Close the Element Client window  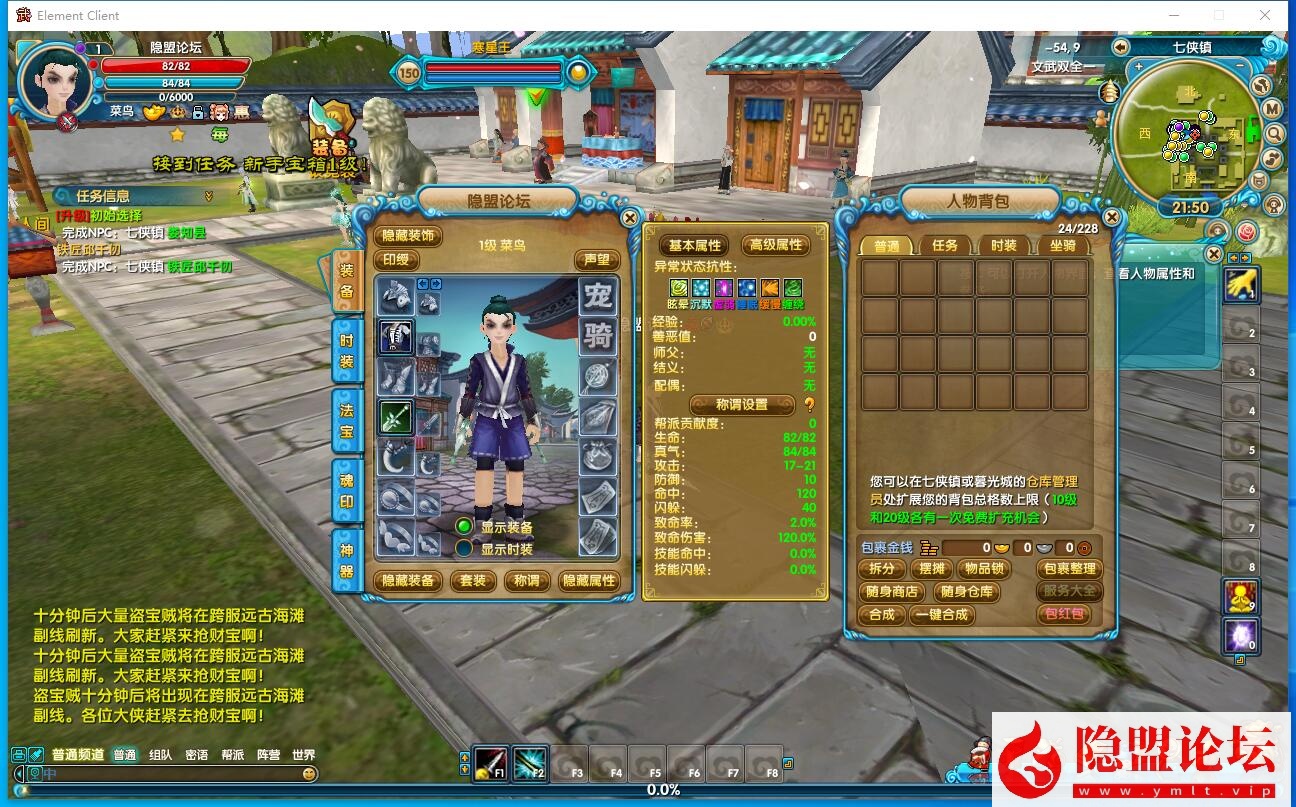tap(1265, 15)
